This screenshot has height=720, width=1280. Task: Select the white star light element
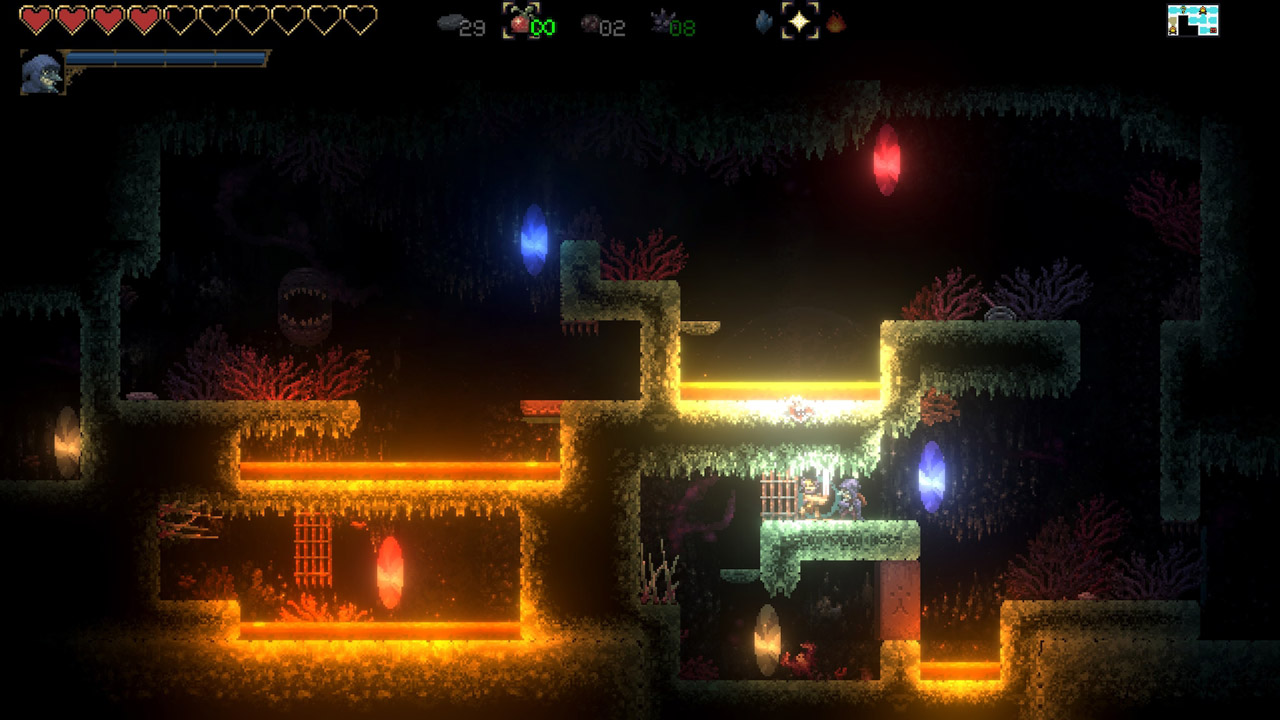(800, 21)
